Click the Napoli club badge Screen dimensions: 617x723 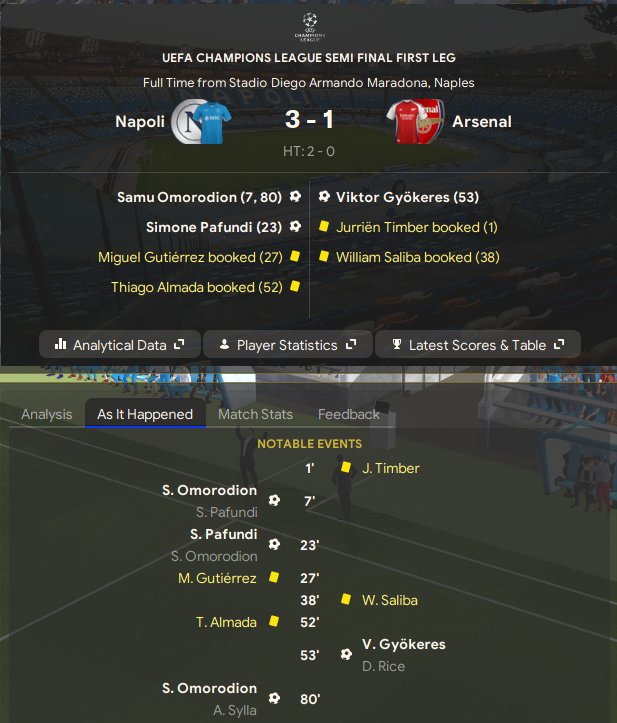point(188,122)
